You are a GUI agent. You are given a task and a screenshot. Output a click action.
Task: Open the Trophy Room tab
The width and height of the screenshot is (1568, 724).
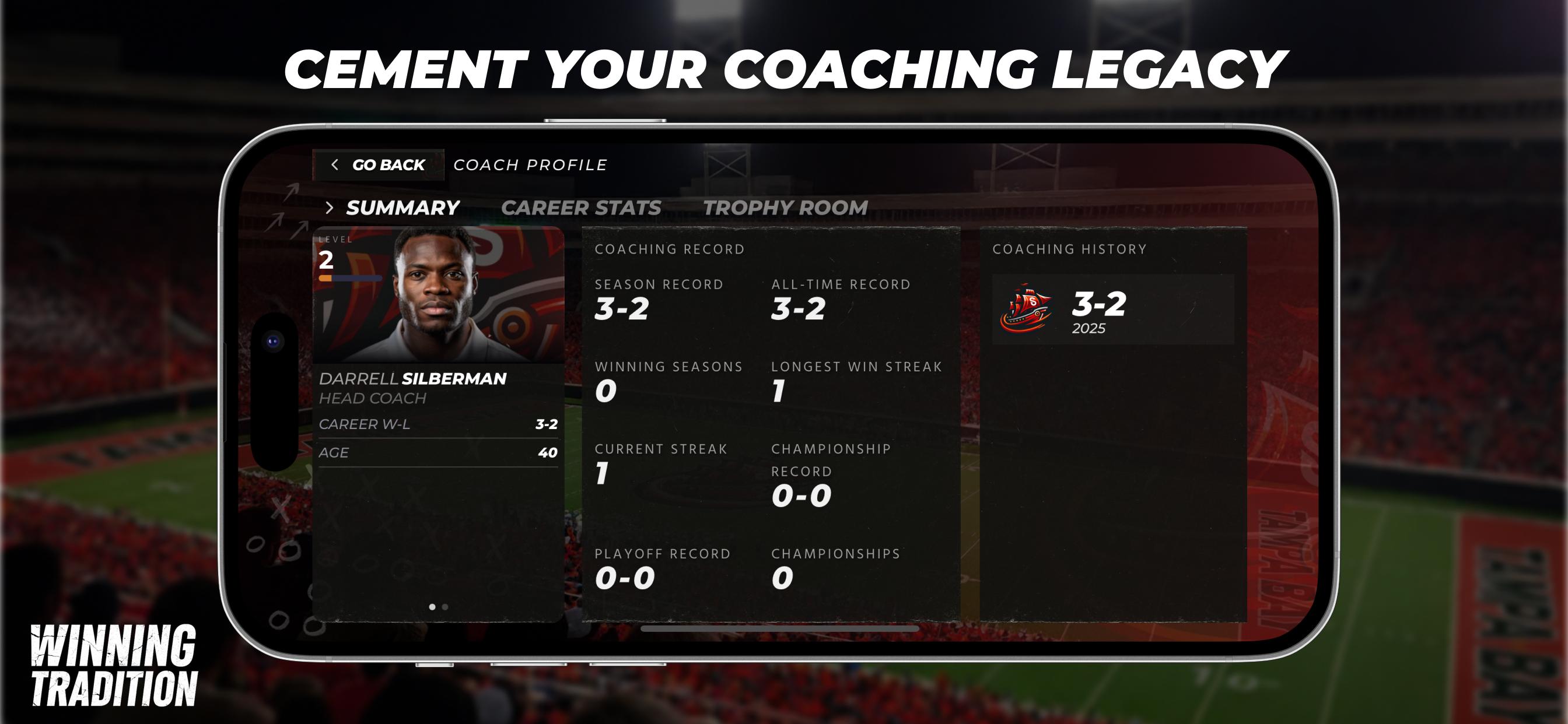tap(785, 208)
